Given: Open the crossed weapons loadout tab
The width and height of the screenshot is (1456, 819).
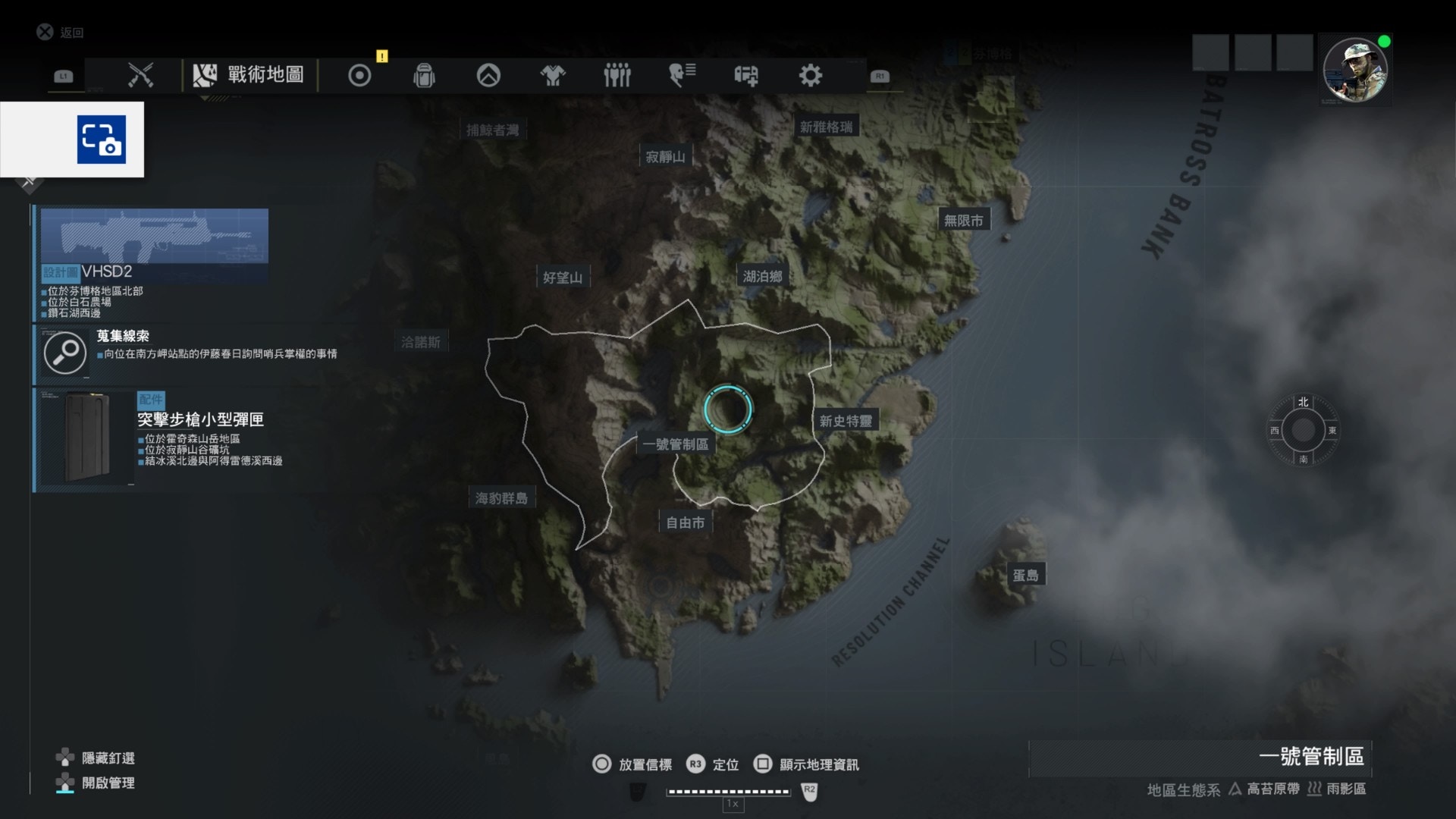Looking at the screenshot, I should [x=140, y=75].
